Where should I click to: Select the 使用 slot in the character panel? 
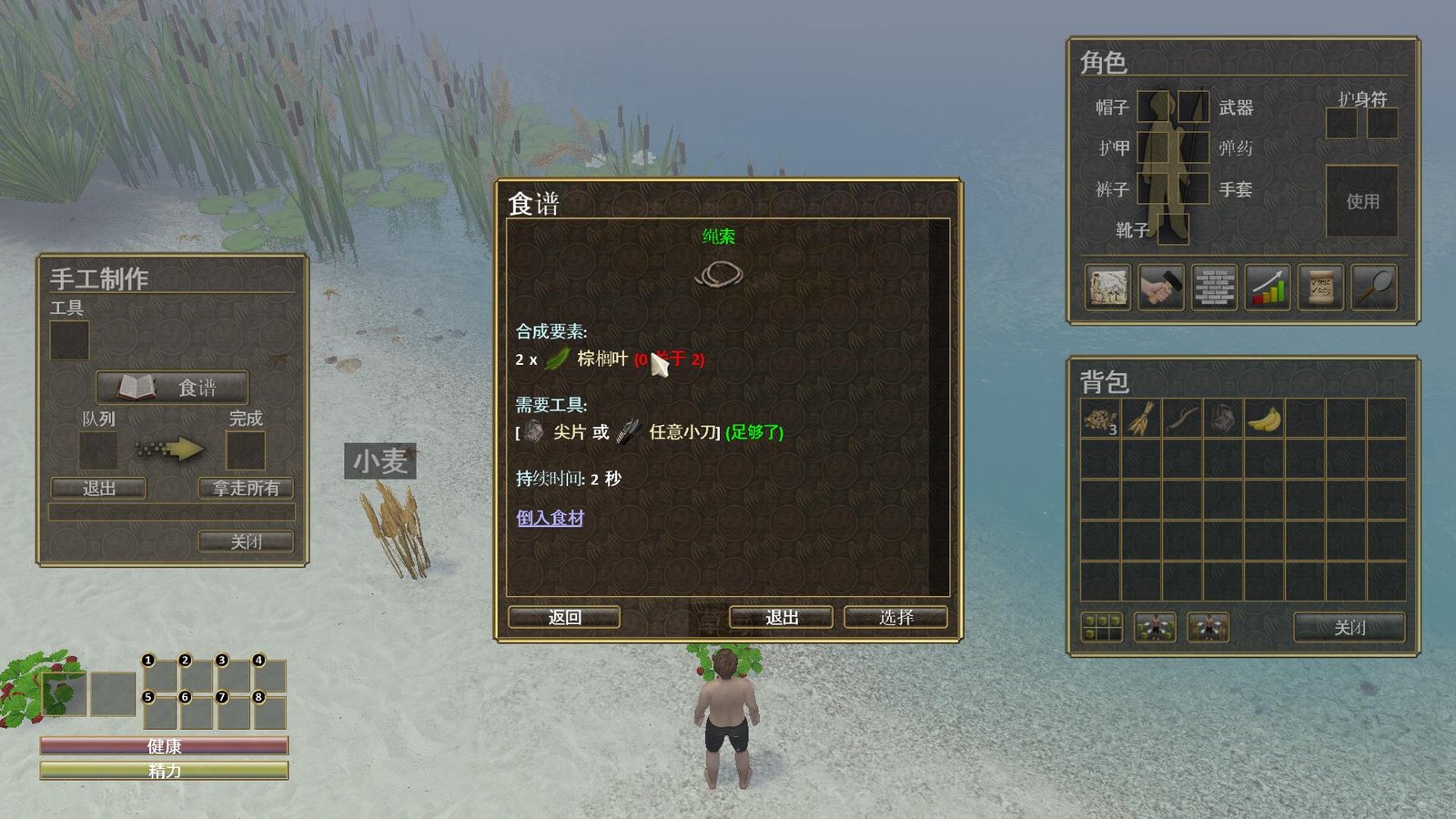coord(1361,202)
